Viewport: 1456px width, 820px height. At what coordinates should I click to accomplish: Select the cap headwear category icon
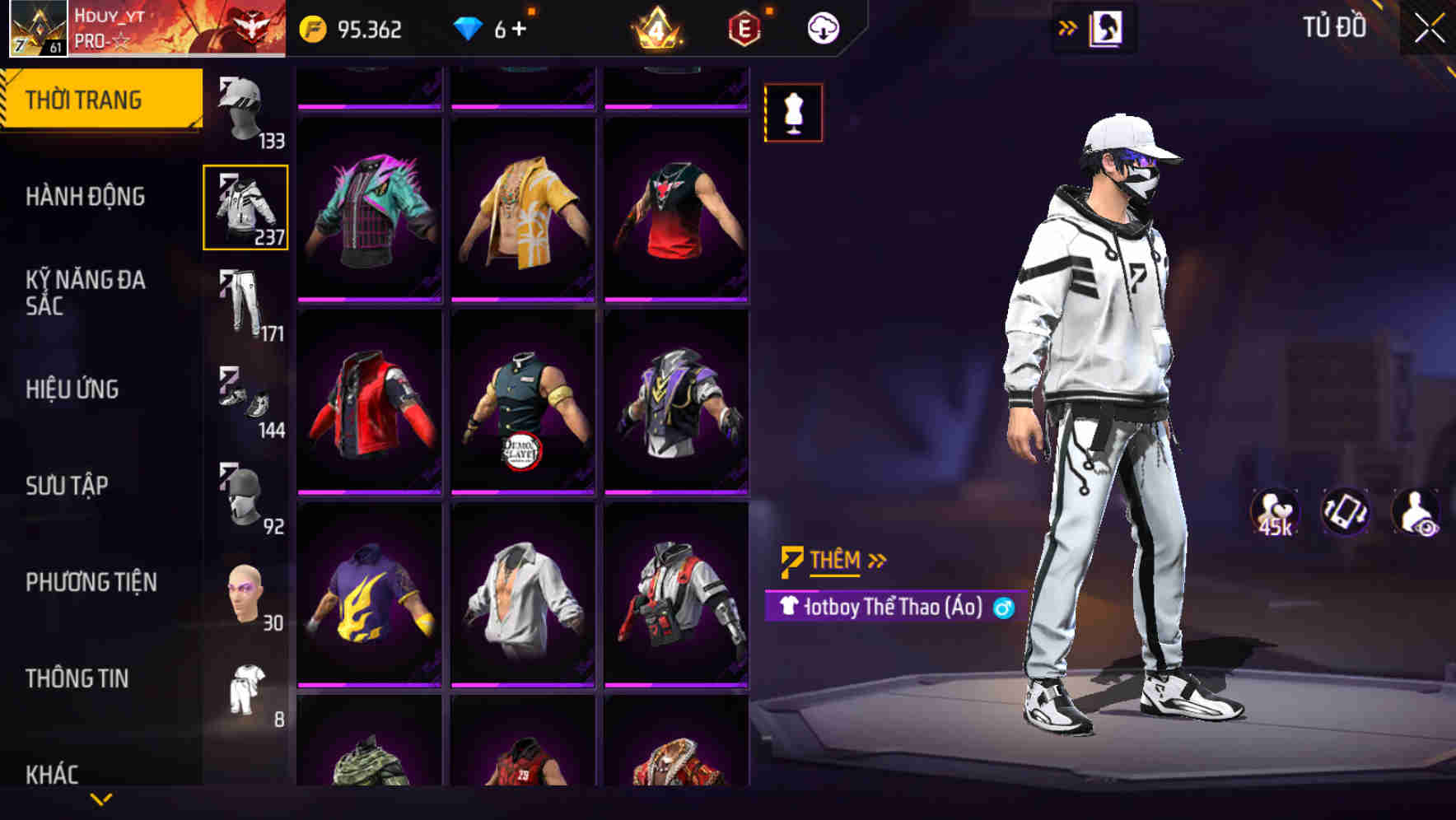click(241, 105)
